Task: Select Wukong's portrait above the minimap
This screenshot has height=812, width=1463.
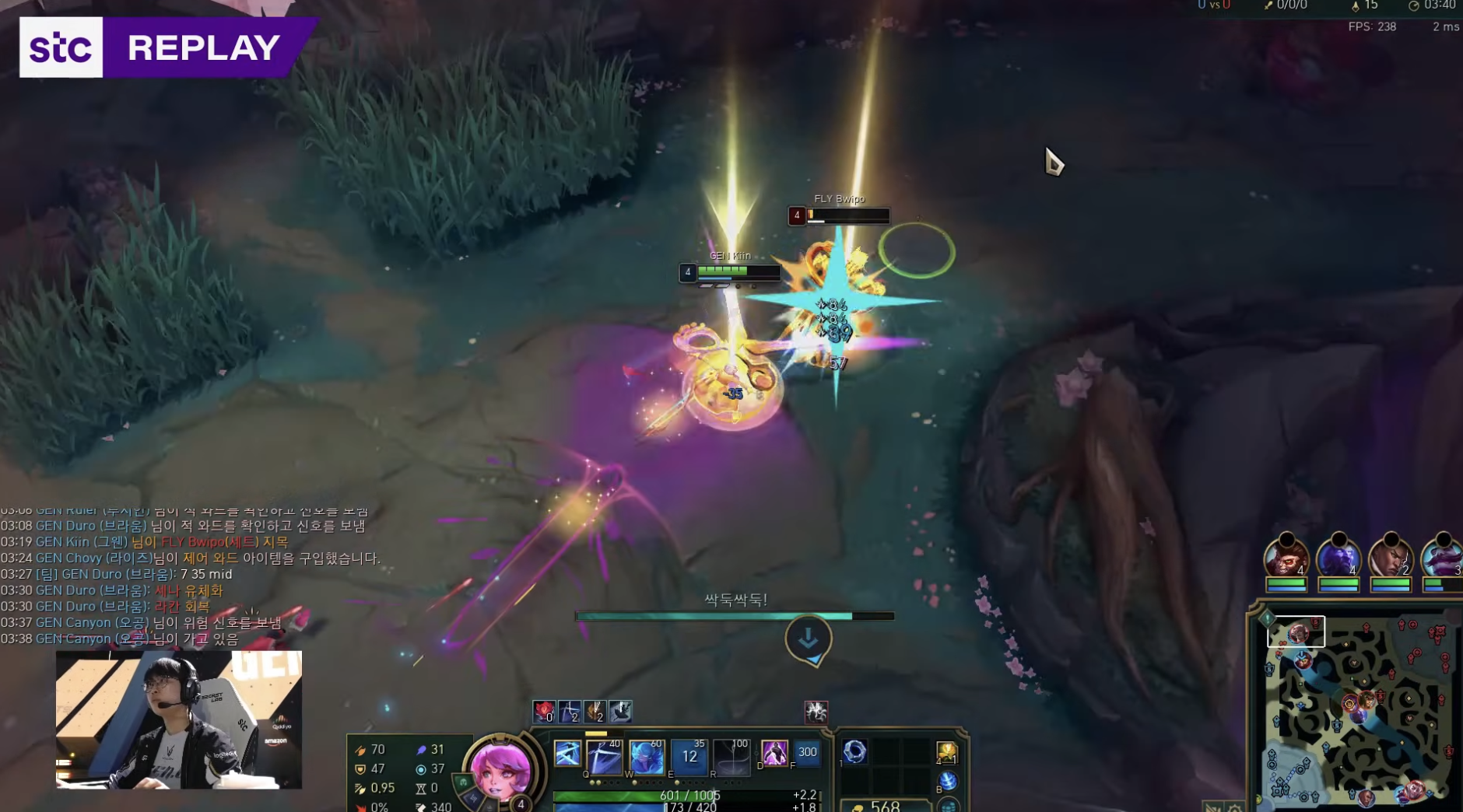Action: [x=1286, y=559]
